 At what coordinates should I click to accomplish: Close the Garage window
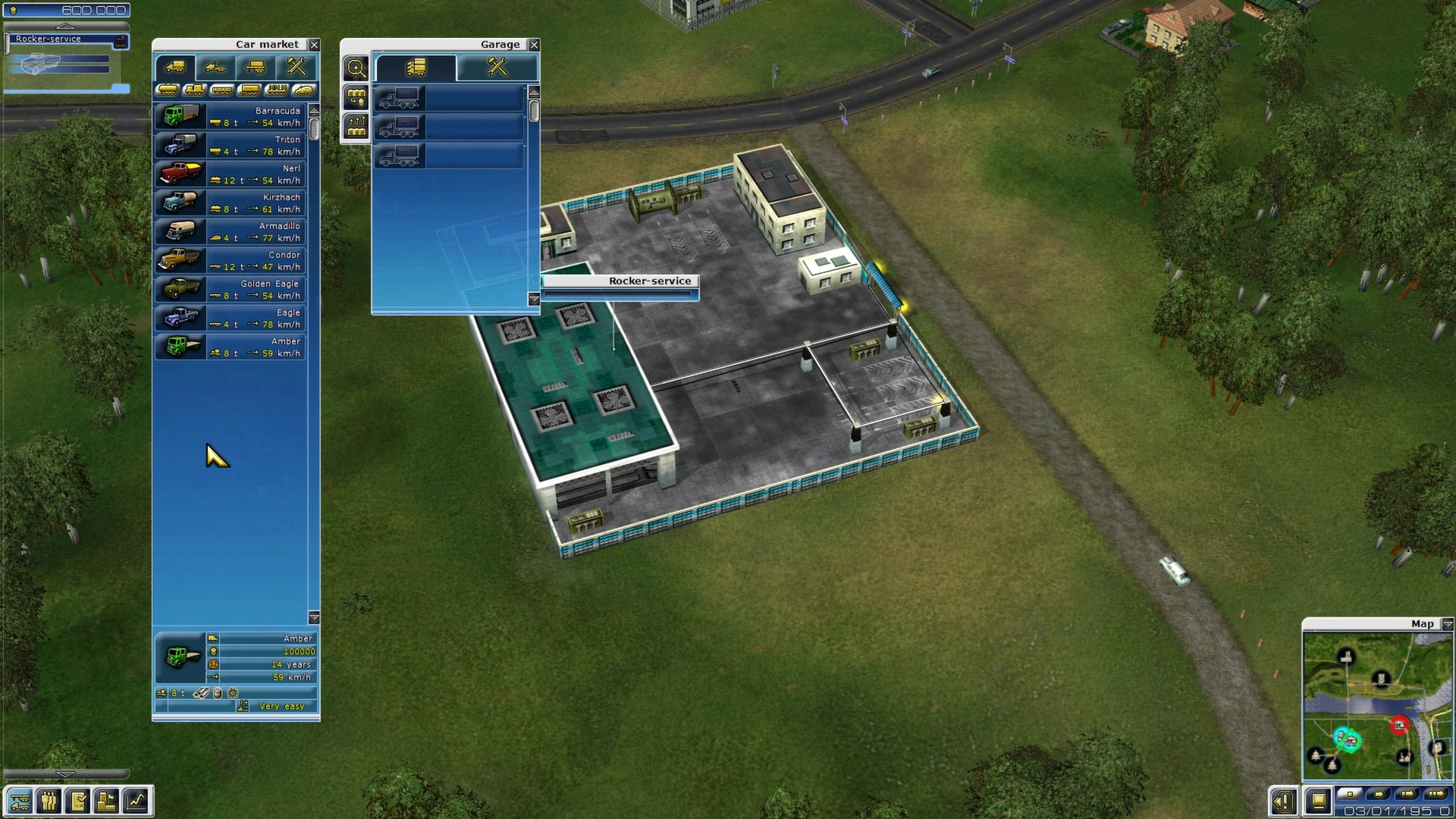pyautogui.click(x=534, y=45)
